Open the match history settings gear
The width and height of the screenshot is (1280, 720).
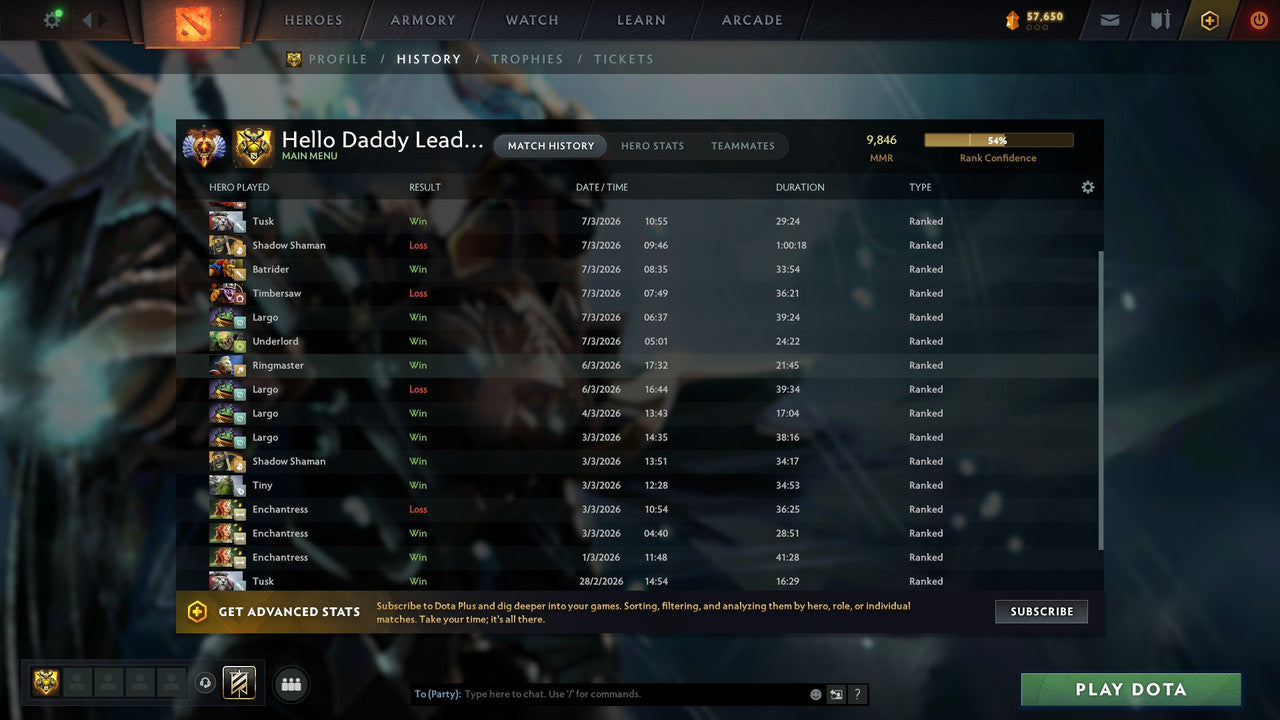[x=1088, y=186]
